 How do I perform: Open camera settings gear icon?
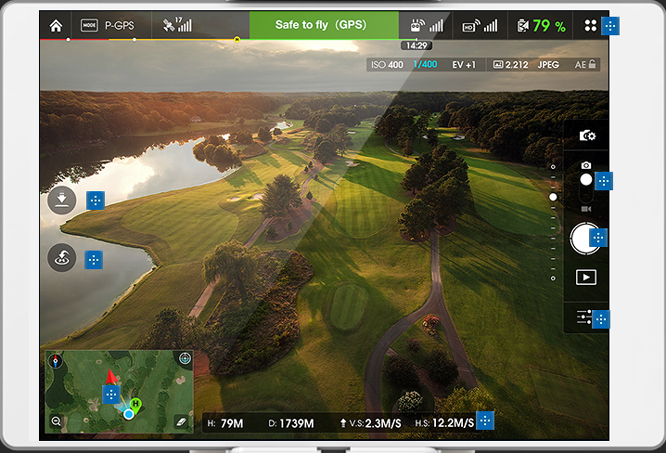point(587,136)
